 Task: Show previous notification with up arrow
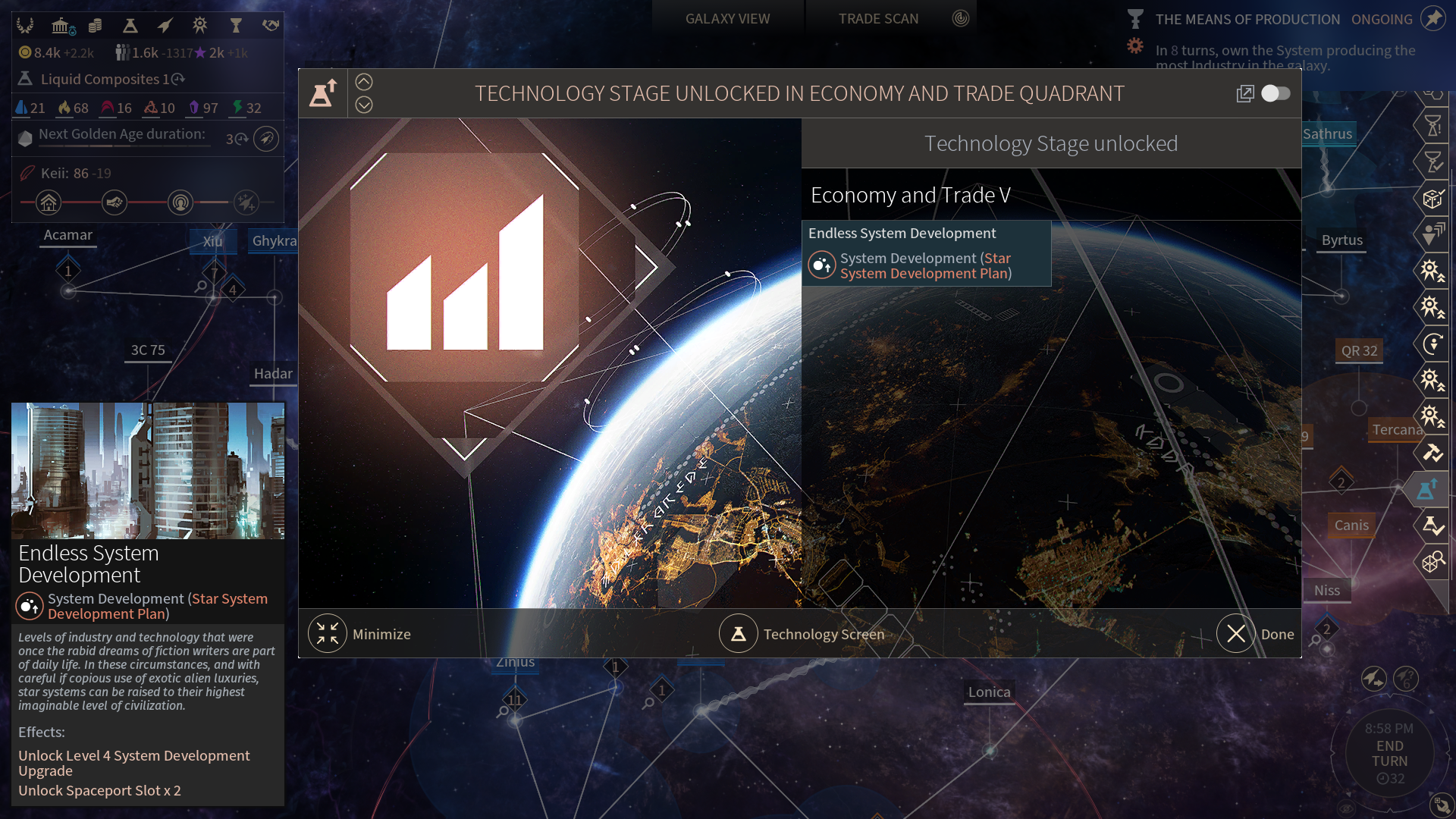point(364,82)
